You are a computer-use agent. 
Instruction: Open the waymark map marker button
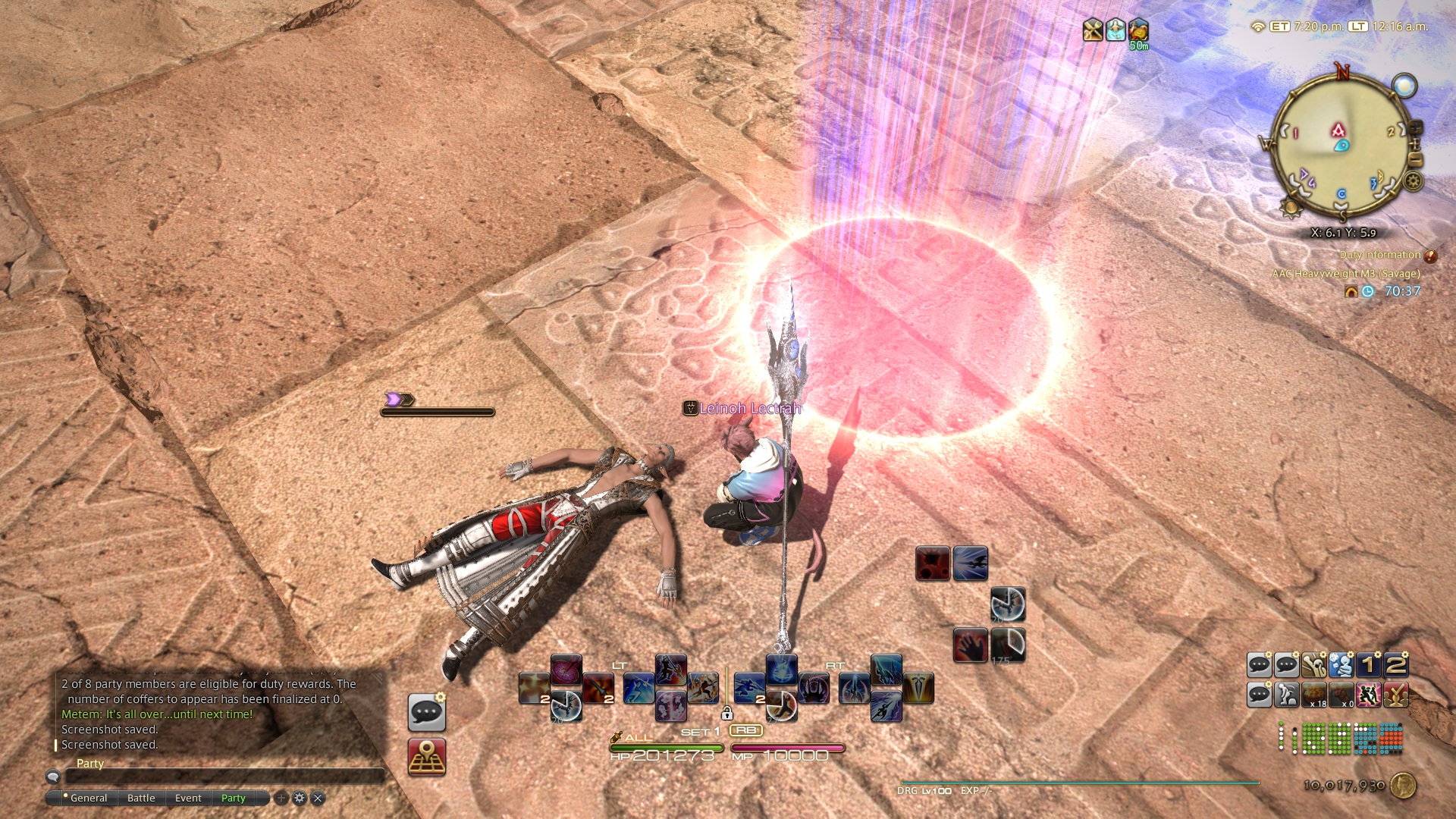click(x=427, y=758)
